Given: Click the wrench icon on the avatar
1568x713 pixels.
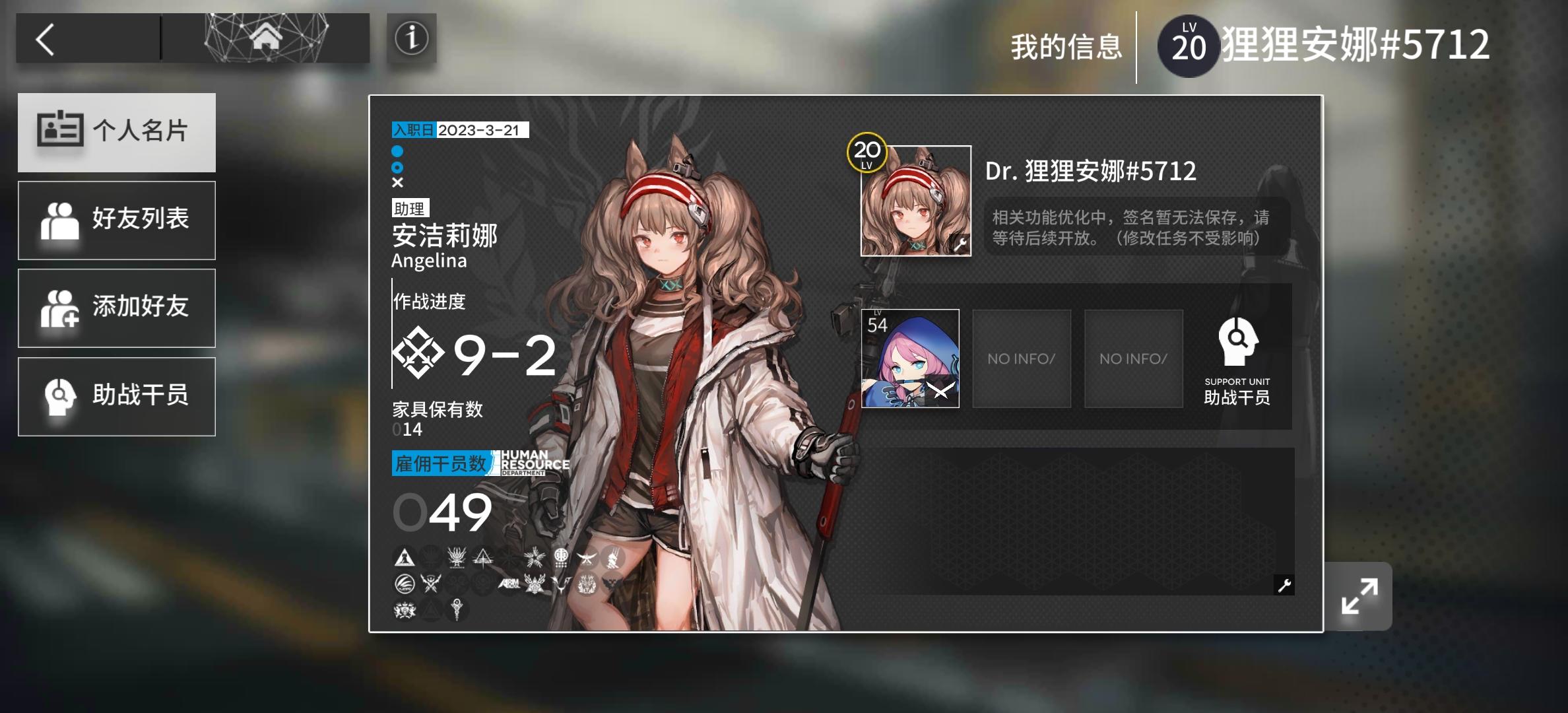Looking at the screenshot, I should (x=960, y=243).
